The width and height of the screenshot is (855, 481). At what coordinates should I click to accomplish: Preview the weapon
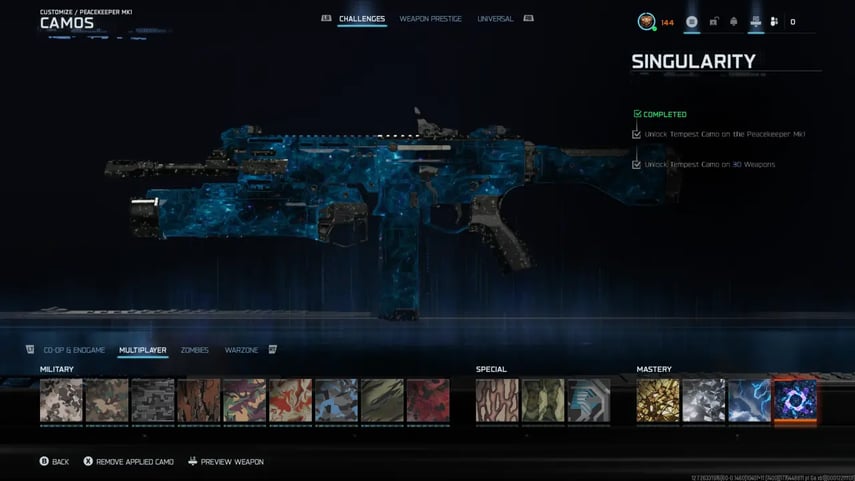click(226, 462)
